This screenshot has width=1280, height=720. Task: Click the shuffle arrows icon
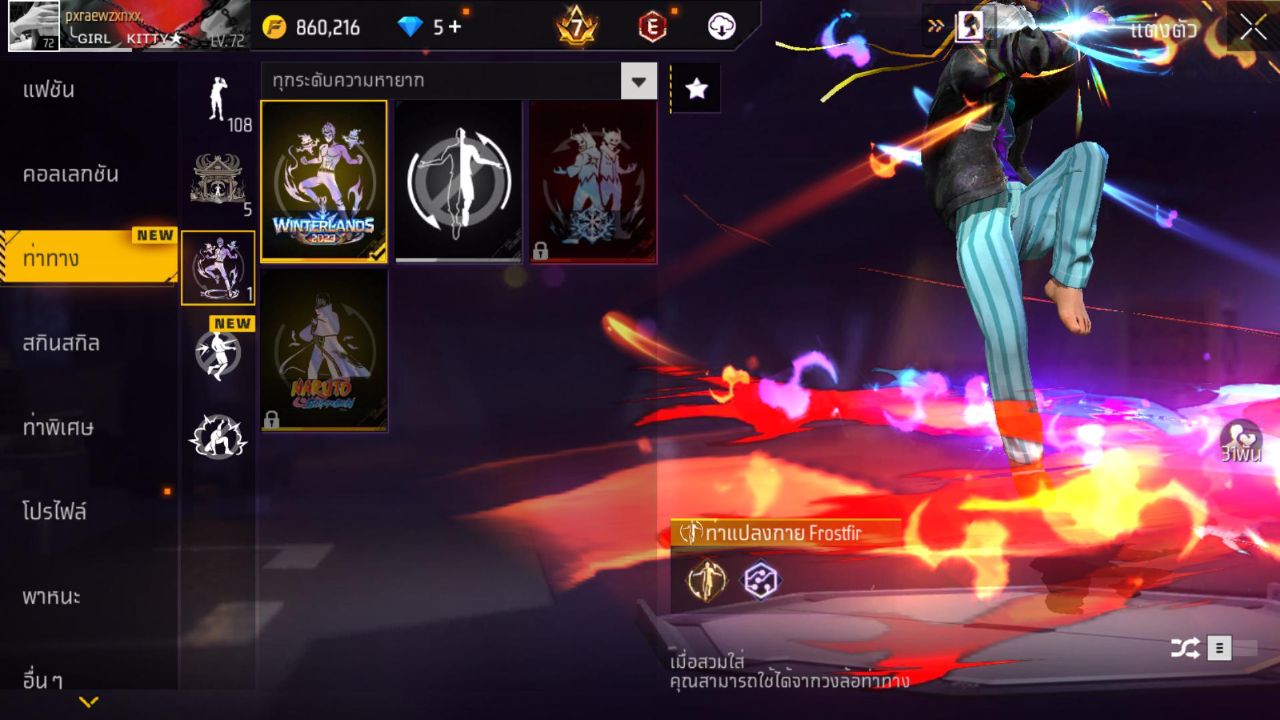pyautogui.click(x=1185, y=649)
